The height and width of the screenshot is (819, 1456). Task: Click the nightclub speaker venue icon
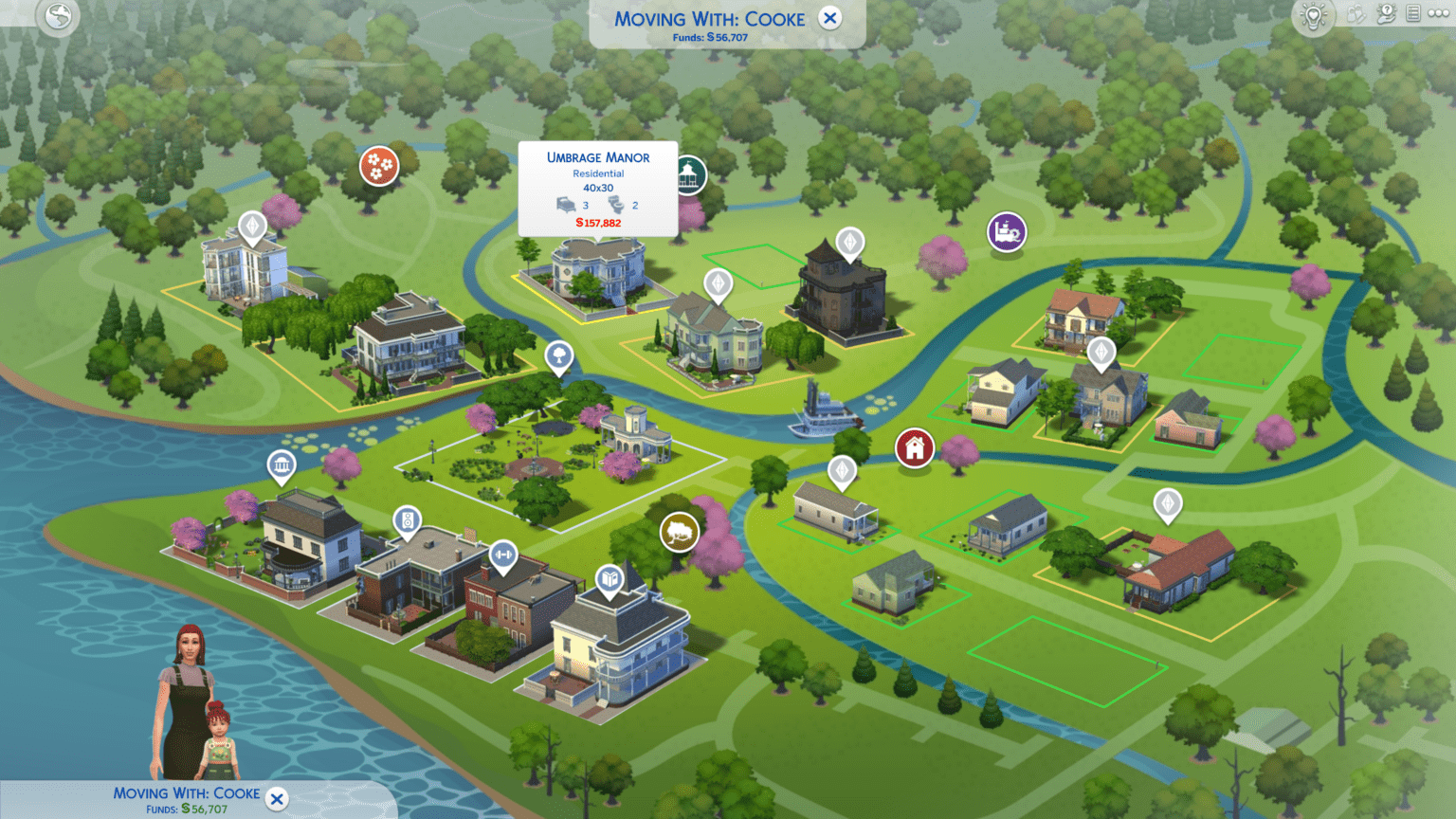pos(407,522)
